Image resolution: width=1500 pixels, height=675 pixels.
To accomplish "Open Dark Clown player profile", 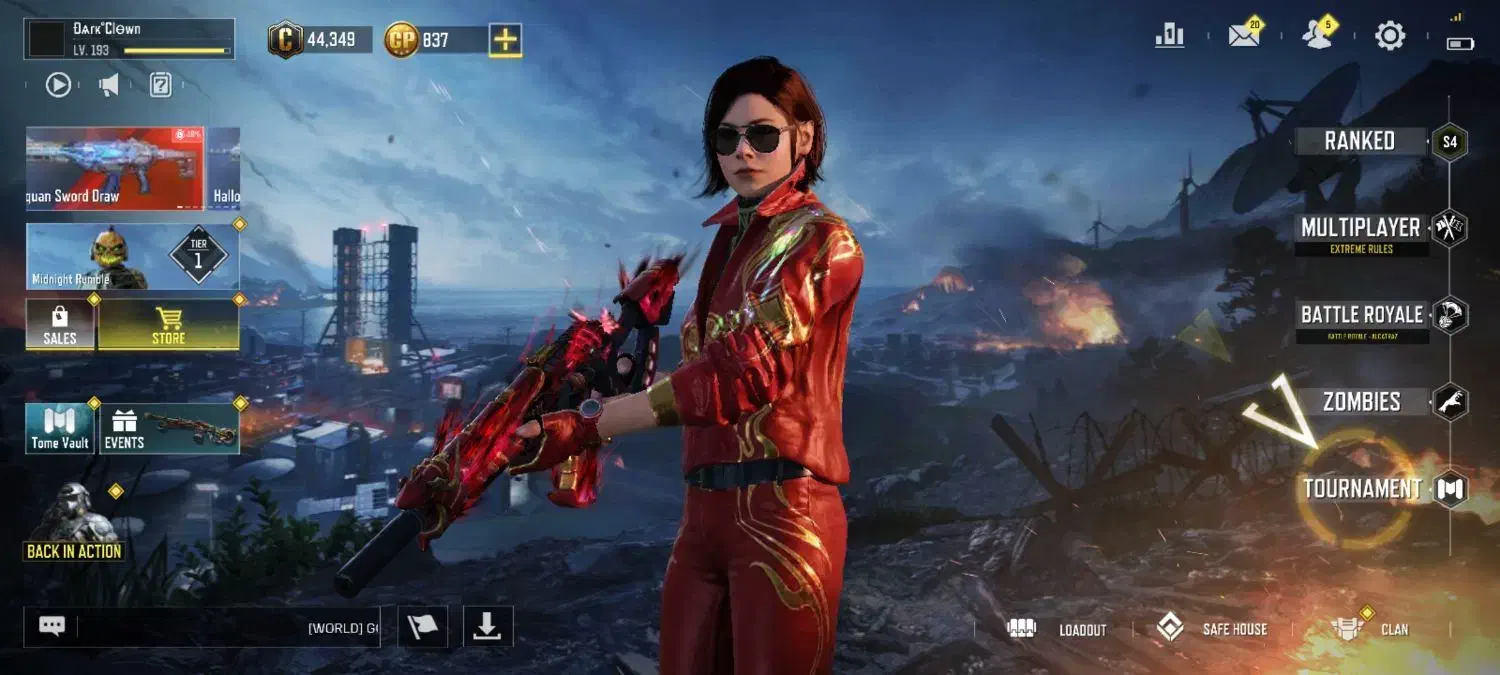I will click(x=130, y=39).
